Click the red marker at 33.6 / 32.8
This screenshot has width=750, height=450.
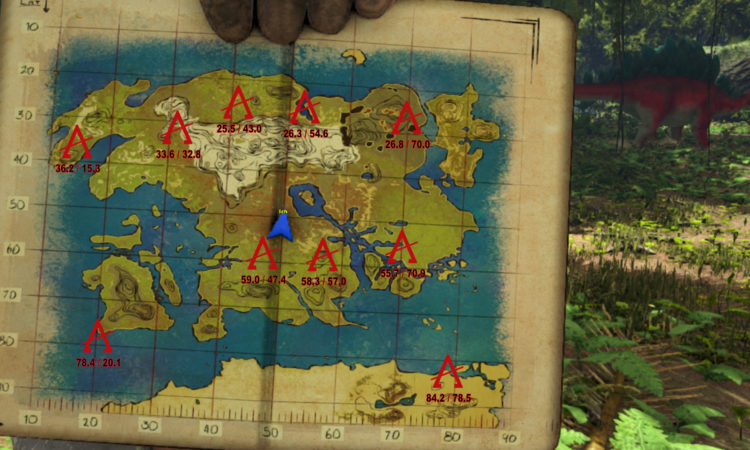(x=177, y=130)
